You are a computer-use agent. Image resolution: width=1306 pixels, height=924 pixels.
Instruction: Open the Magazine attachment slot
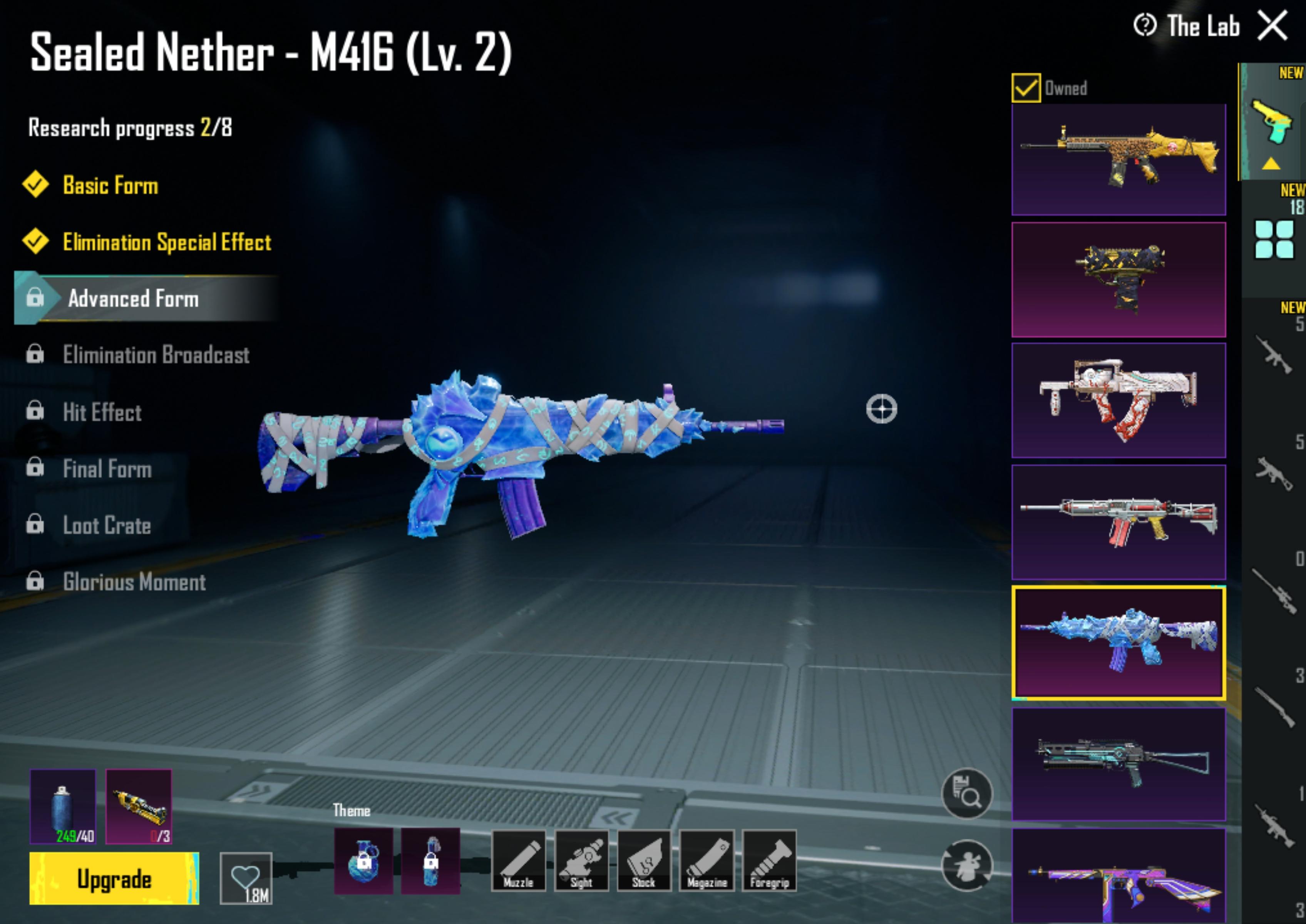[x=707, y=860]
